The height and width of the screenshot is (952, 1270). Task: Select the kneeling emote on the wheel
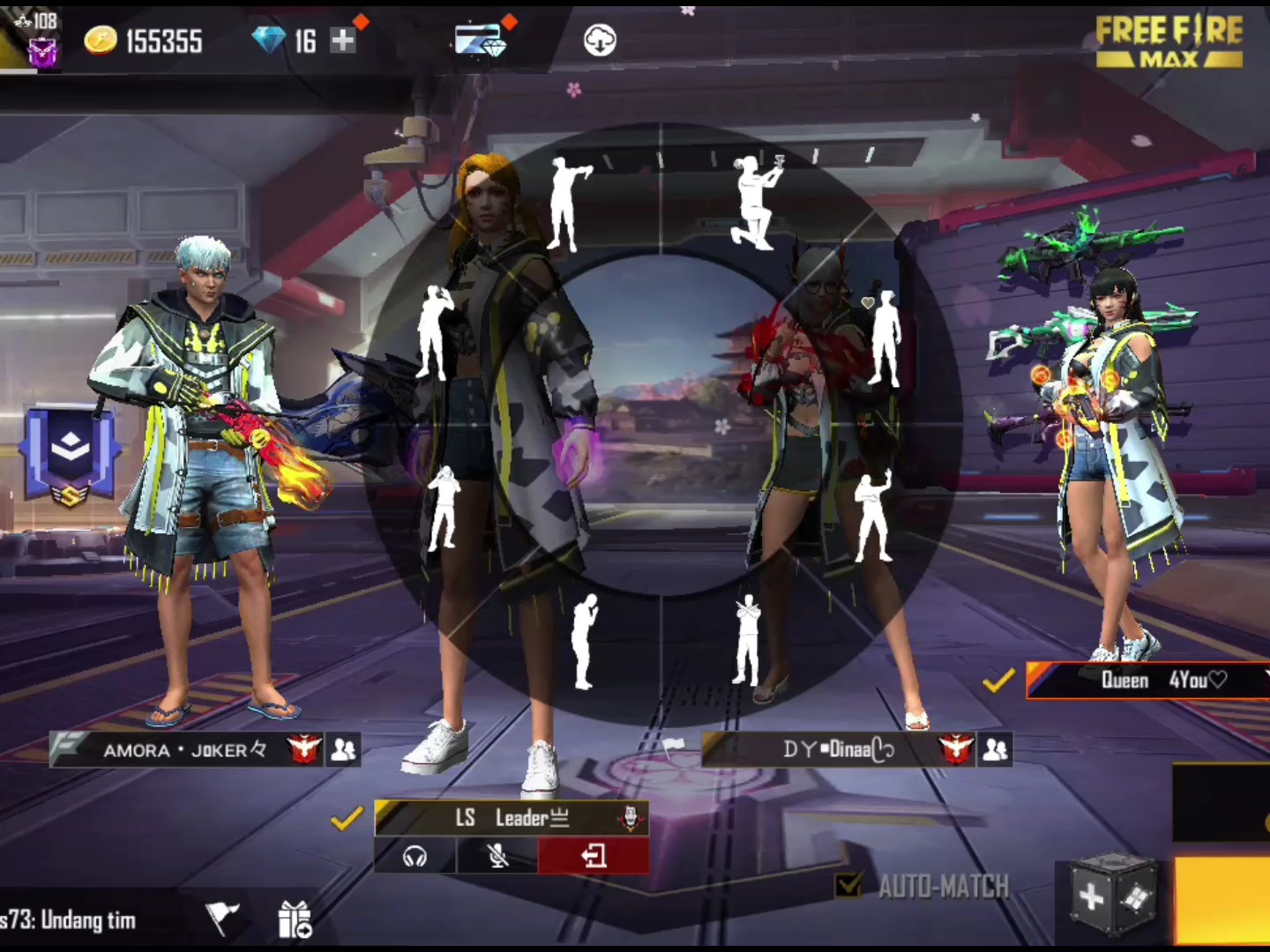(x=755, y=203)
